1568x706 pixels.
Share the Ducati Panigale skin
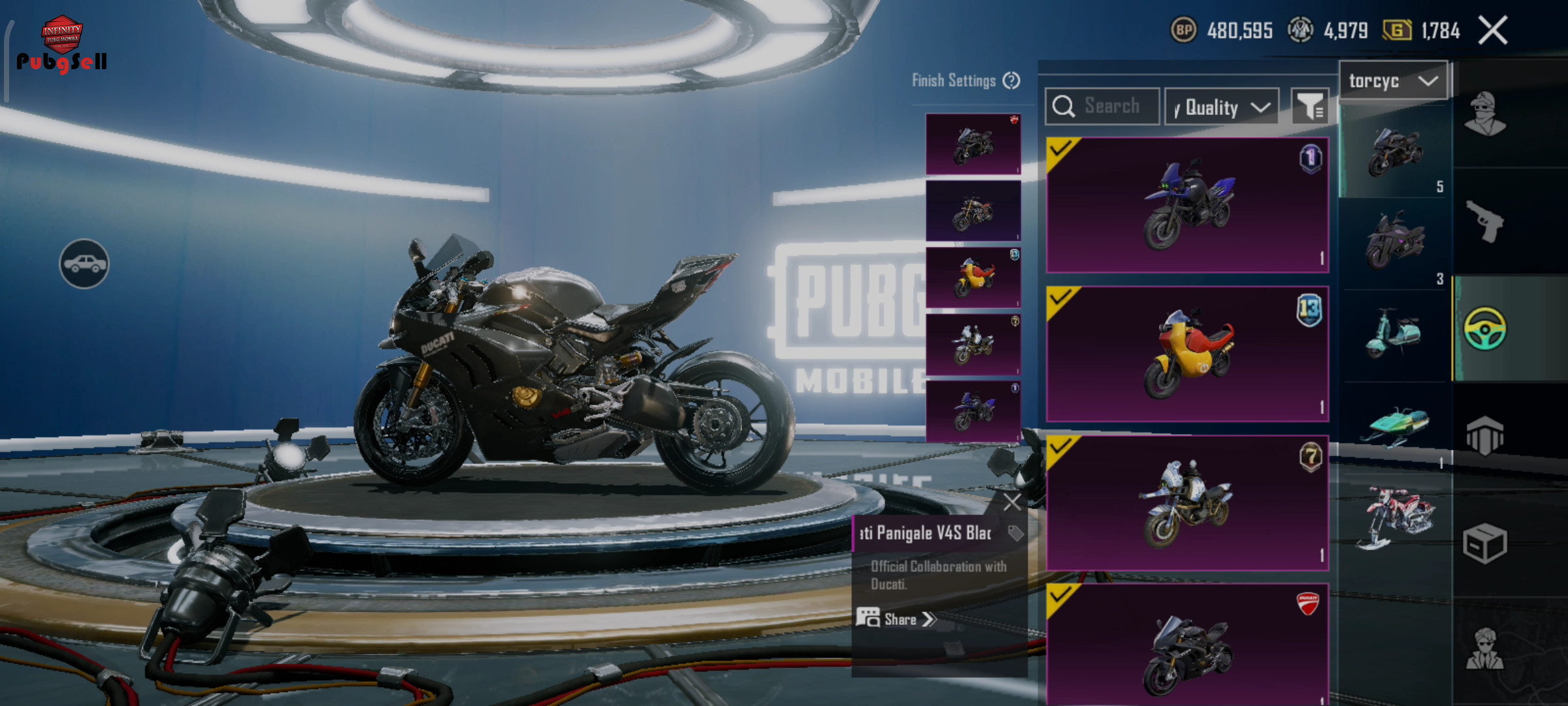tap(897, 619)
